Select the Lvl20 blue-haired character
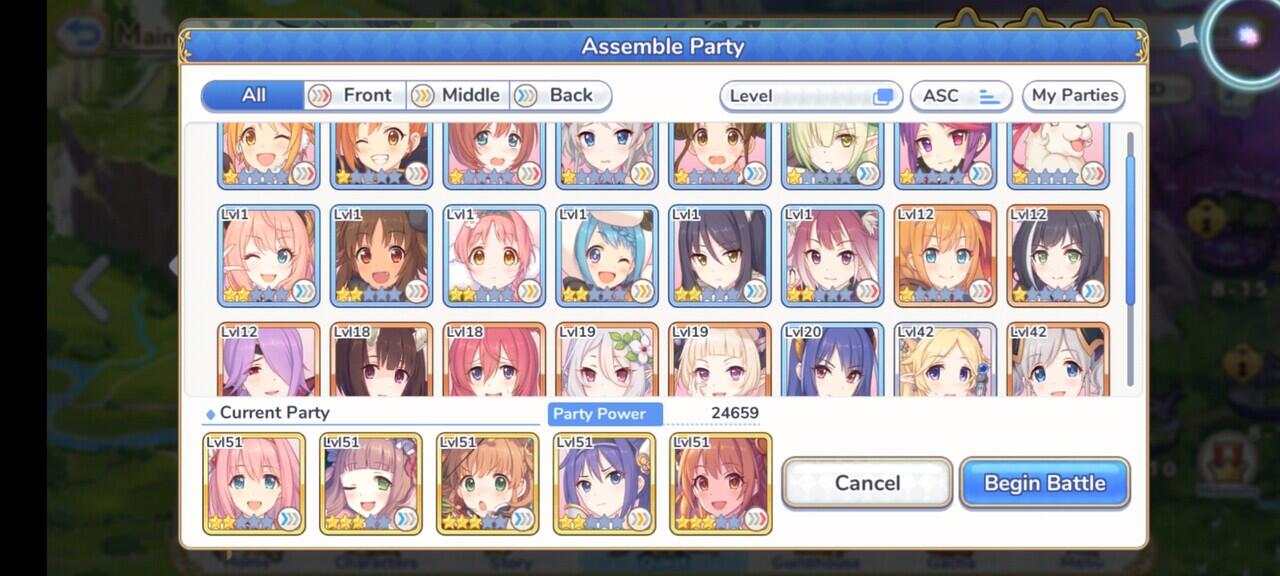This screenshot has height=576, width=1280. 832,360
